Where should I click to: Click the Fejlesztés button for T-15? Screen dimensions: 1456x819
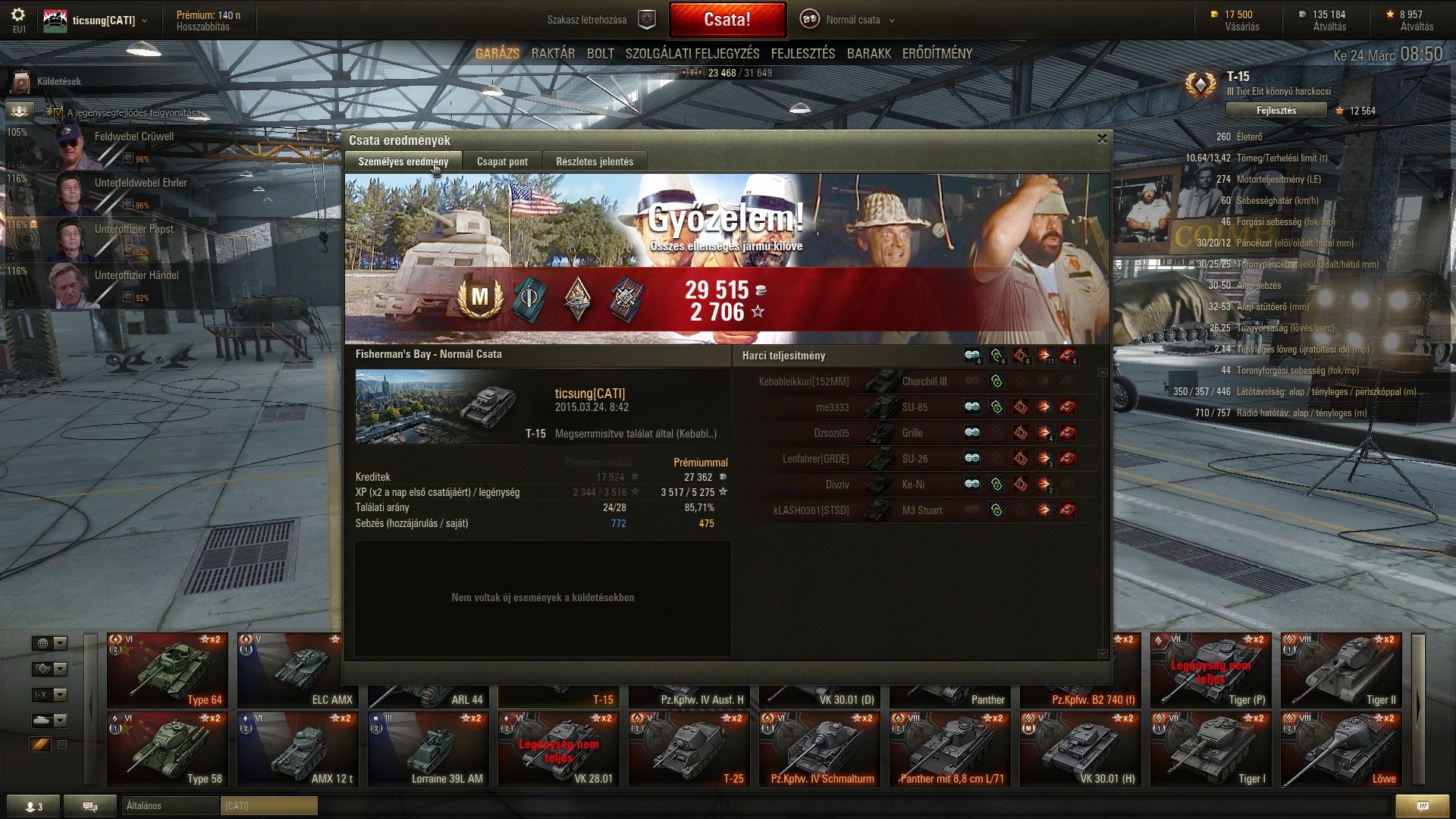pos(1276,111)
